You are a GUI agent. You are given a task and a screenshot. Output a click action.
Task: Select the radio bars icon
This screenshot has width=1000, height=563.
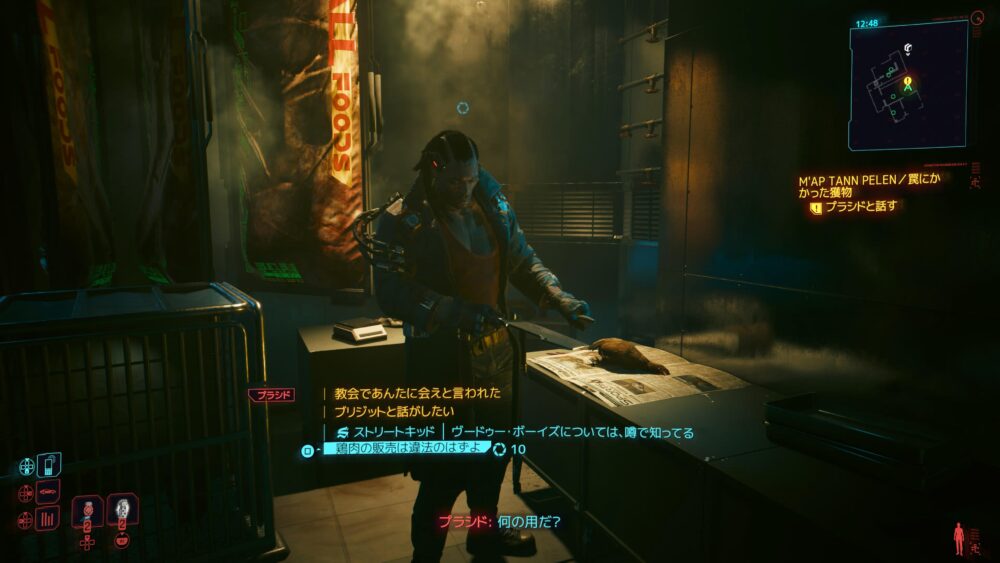pyautogui.click(x=48, y=518)
